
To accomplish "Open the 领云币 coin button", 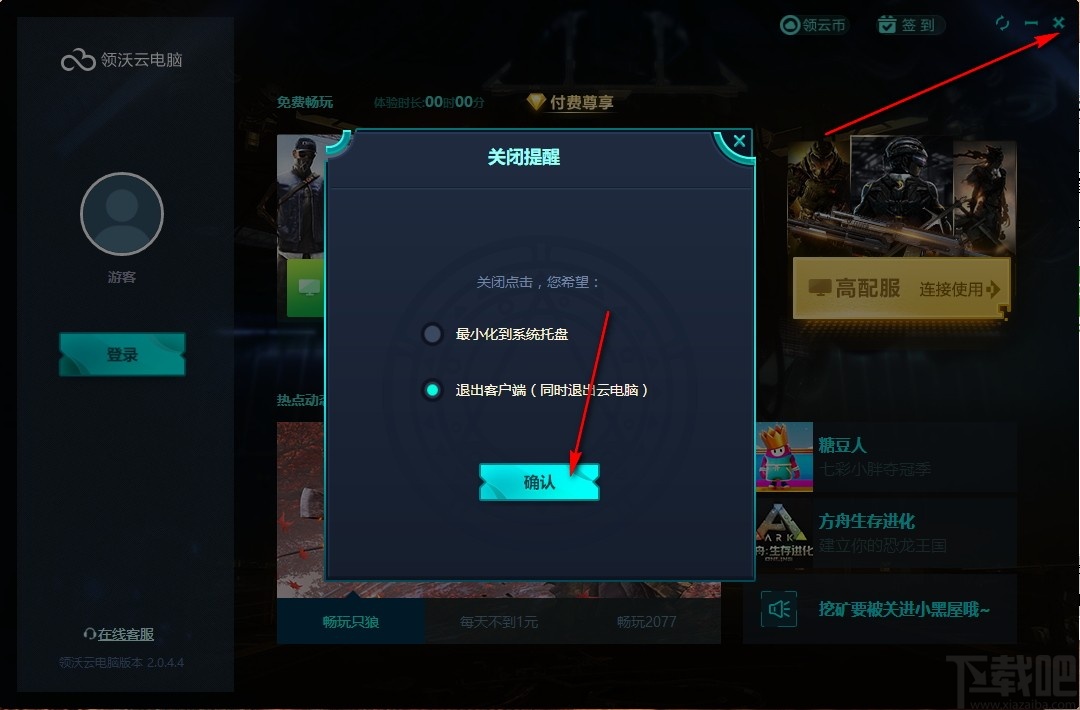I will (x=814, y=25).
